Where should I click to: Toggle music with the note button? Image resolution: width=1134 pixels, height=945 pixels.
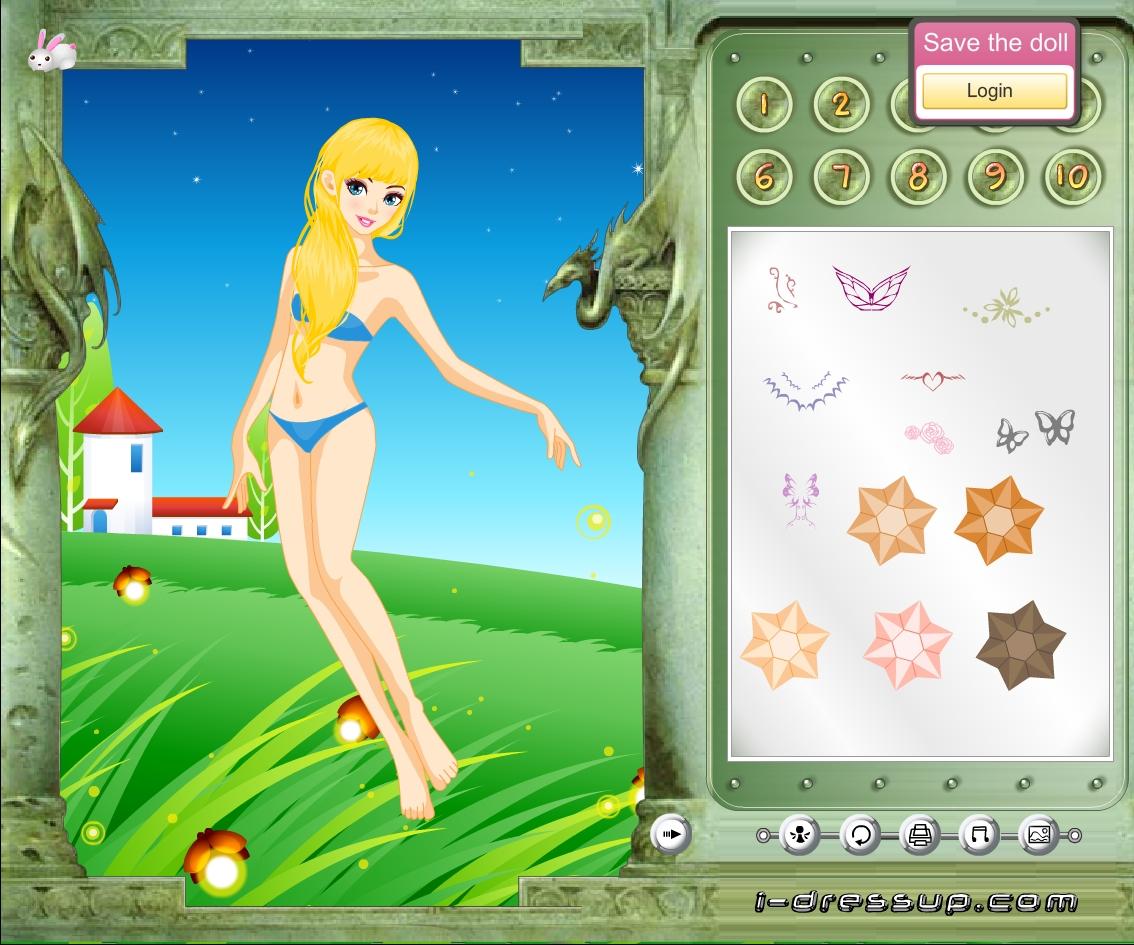979,834
